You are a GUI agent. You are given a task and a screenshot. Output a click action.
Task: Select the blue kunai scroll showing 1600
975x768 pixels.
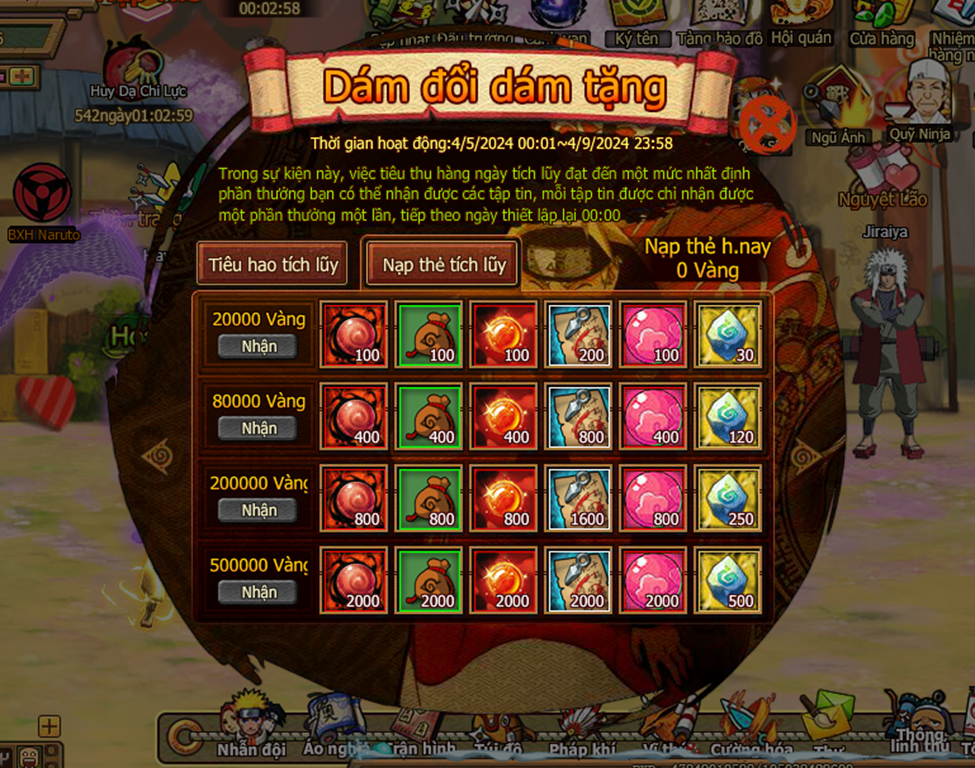coord(578,499)
